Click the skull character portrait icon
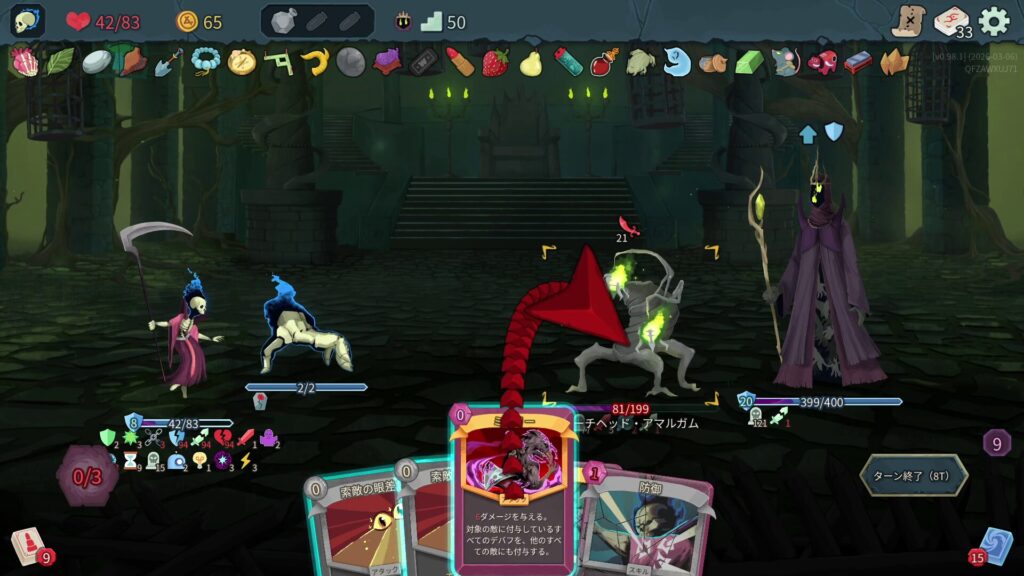This screenshot has width=1024, height=576. 28,21
